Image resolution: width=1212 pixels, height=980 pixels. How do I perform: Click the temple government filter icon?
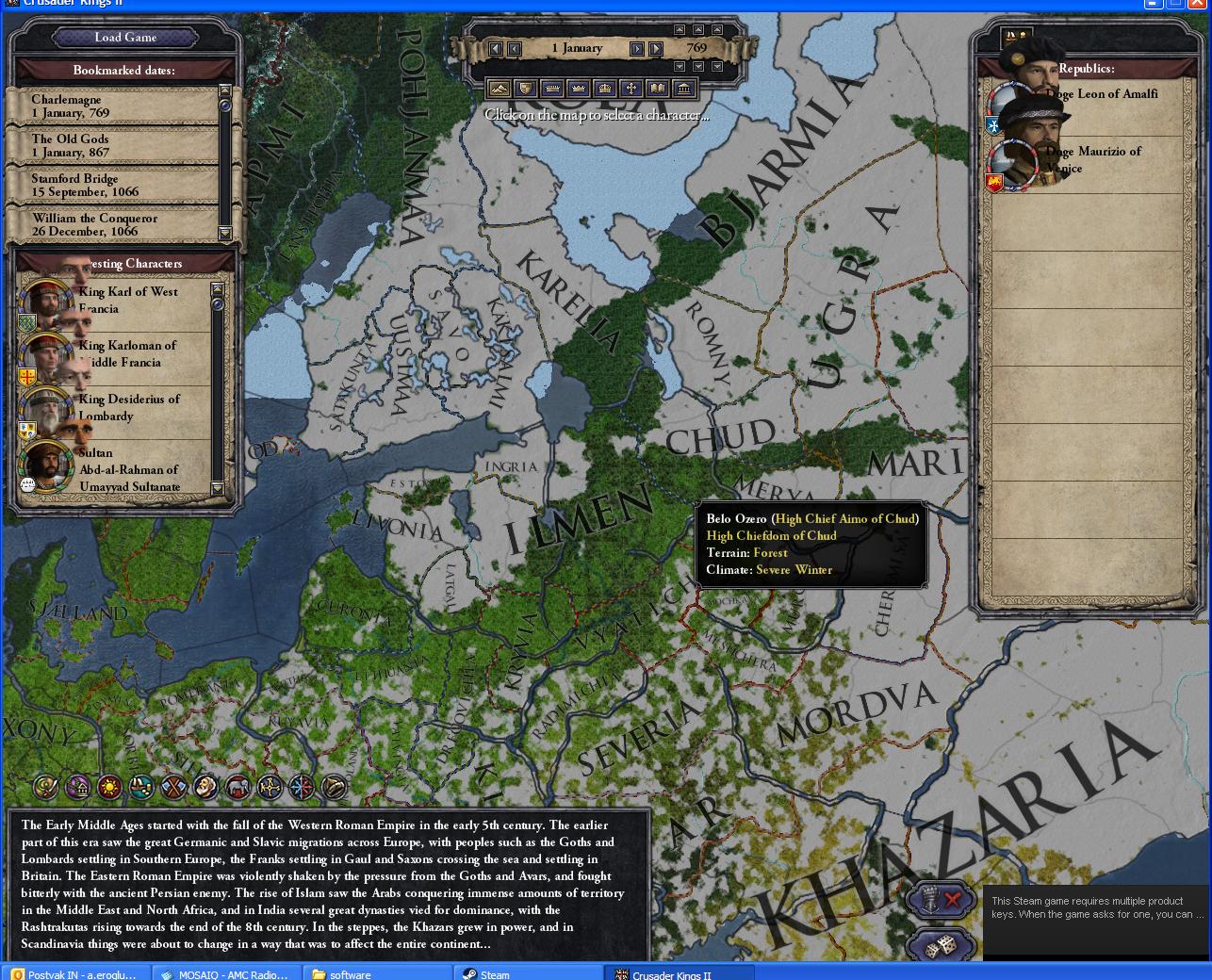point(684,89)
